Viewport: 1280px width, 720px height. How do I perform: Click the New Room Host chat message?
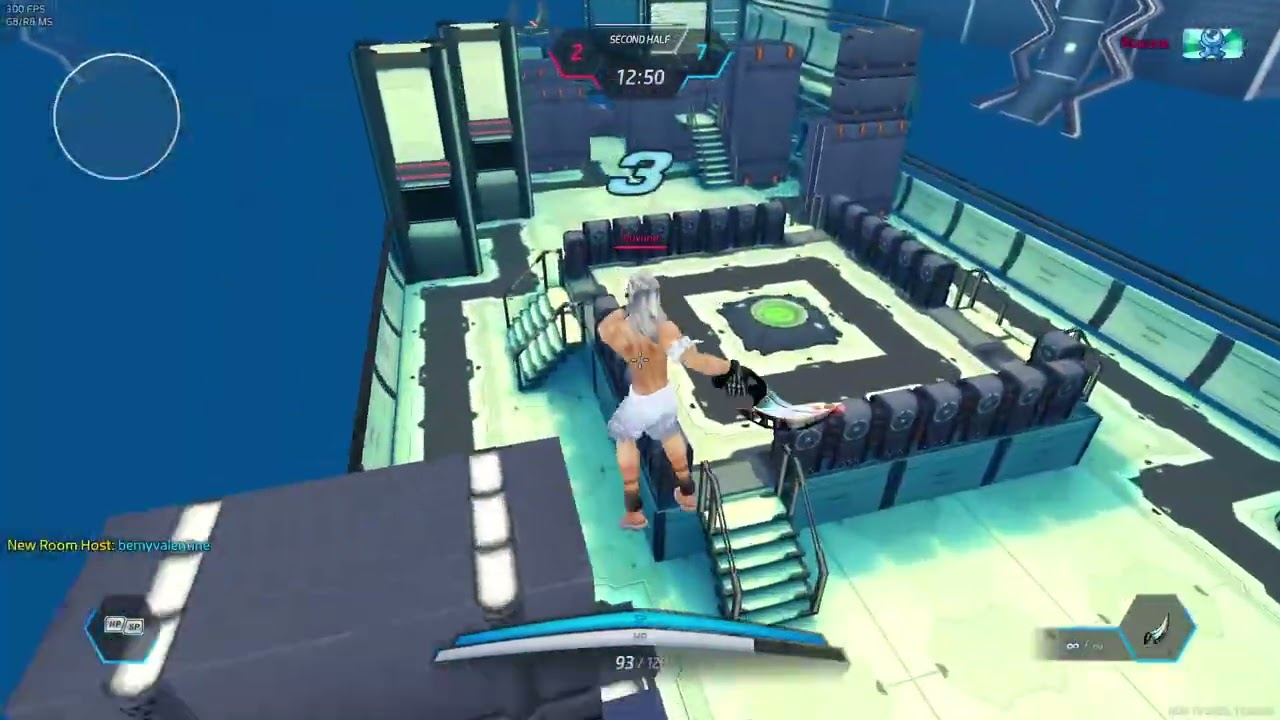pos(109,545)
